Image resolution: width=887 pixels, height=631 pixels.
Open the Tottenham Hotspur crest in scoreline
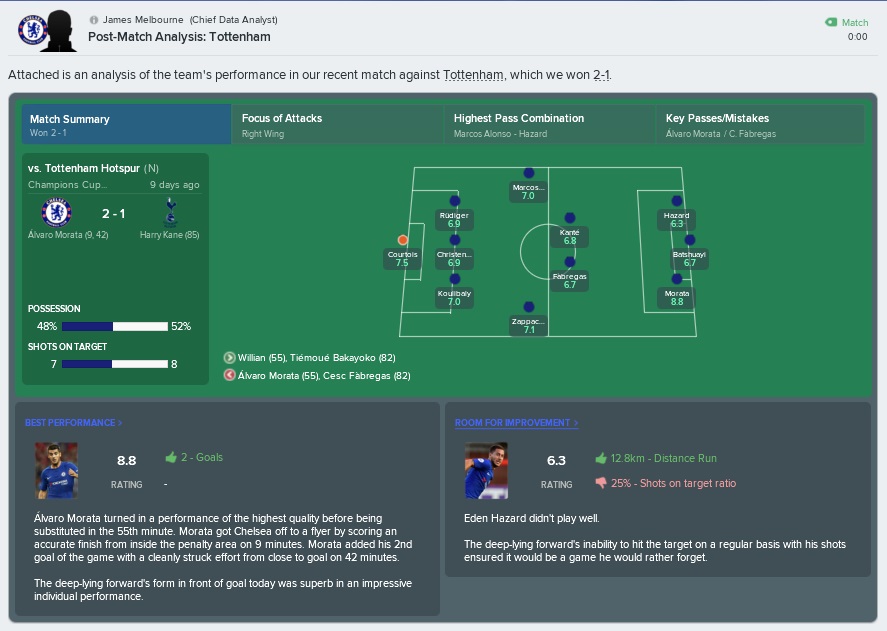click(169, 213)
